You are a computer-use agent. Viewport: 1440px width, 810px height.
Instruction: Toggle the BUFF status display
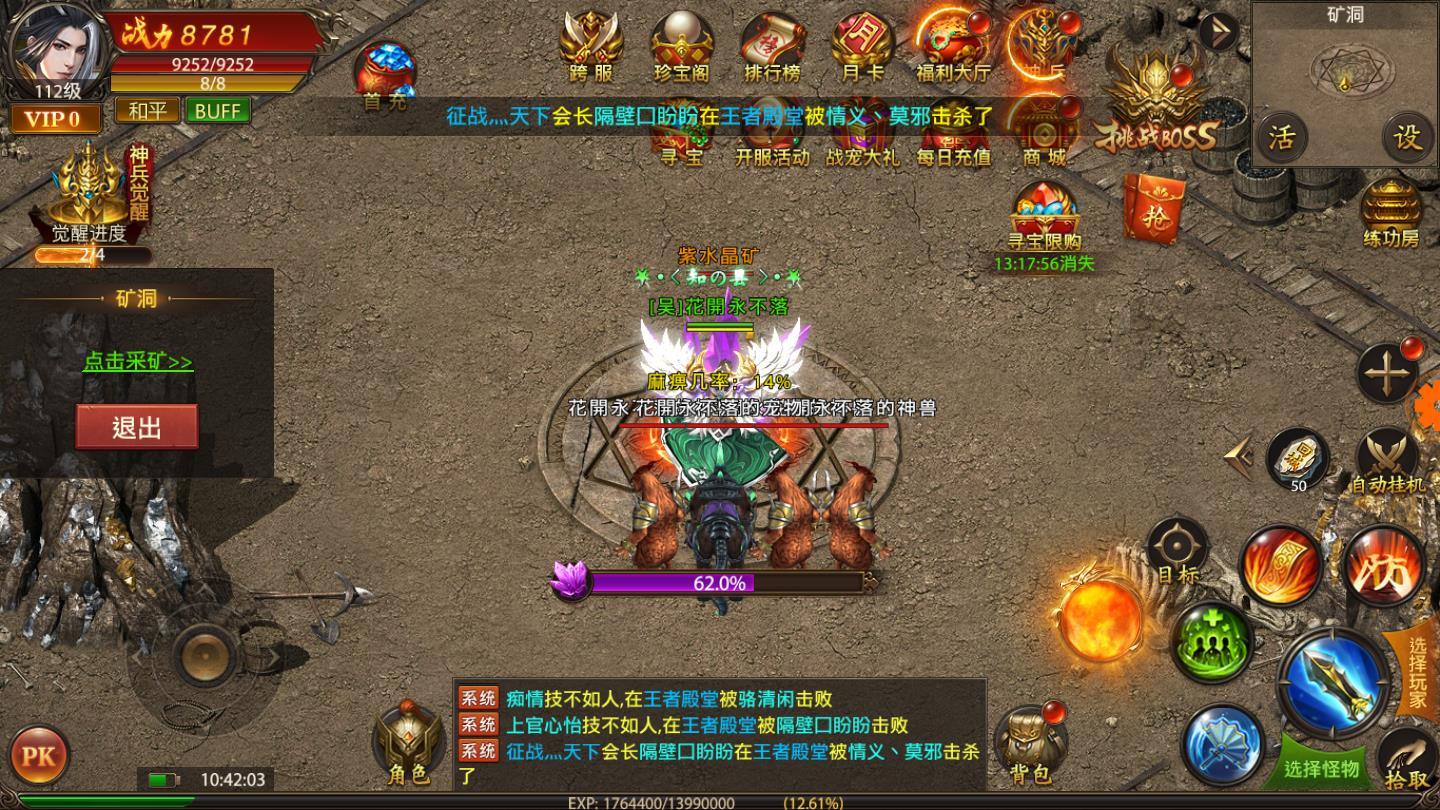(219, 111)
